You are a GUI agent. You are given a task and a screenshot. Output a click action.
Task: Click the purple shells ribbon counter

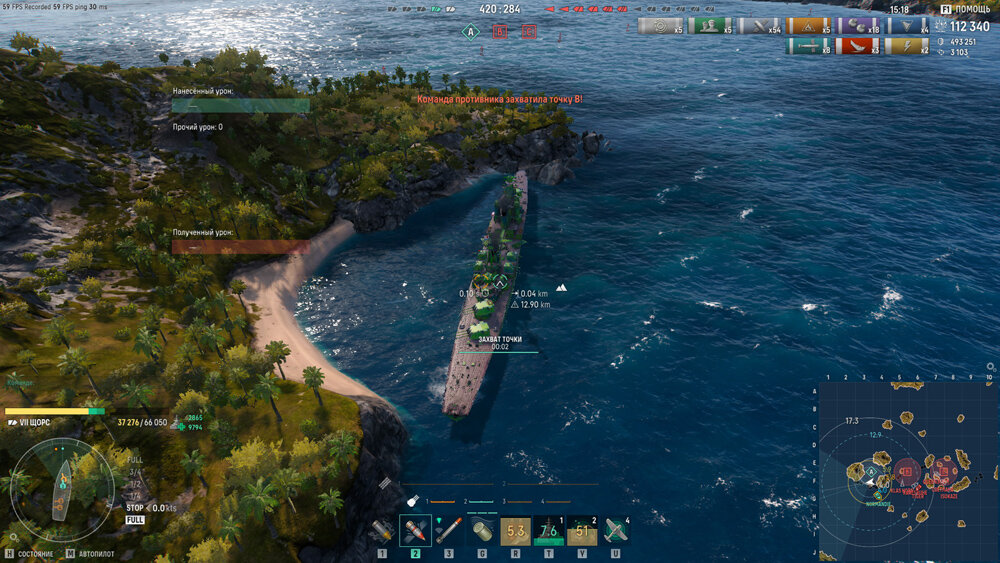[x=855, y=26]
